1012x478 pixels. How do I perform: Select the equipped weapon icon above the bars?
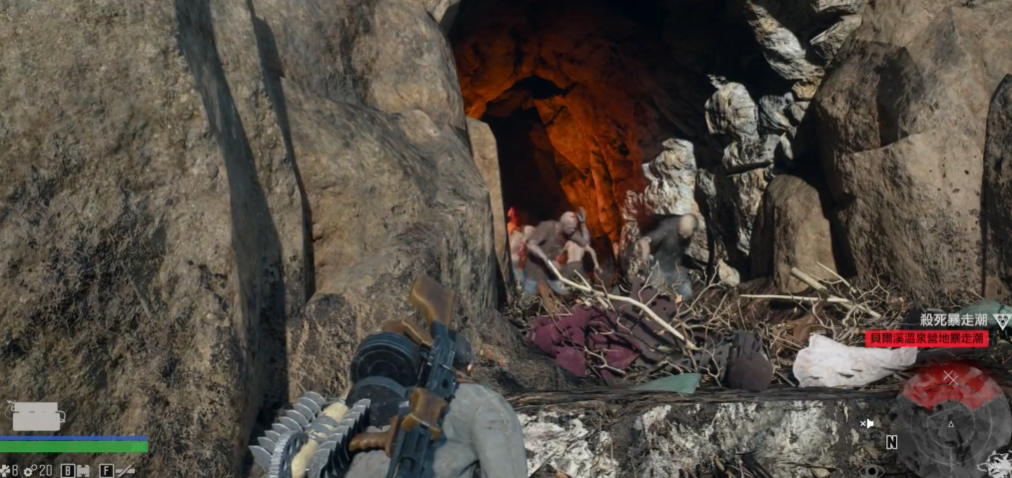[36, 416]
